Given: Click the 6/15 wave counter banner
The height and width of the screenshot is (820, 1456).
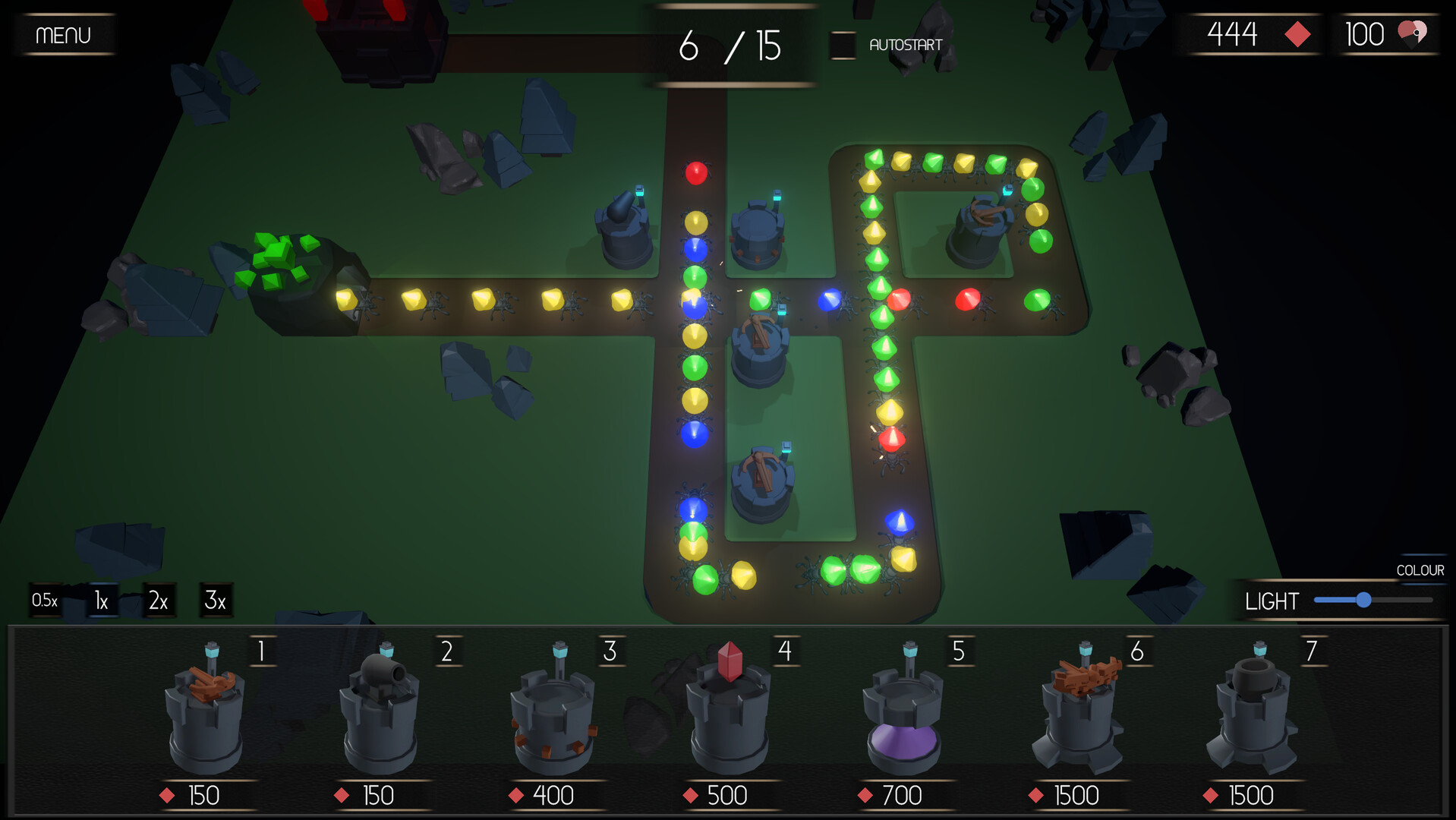Looking at the screenshot, I should click(731, 46).
